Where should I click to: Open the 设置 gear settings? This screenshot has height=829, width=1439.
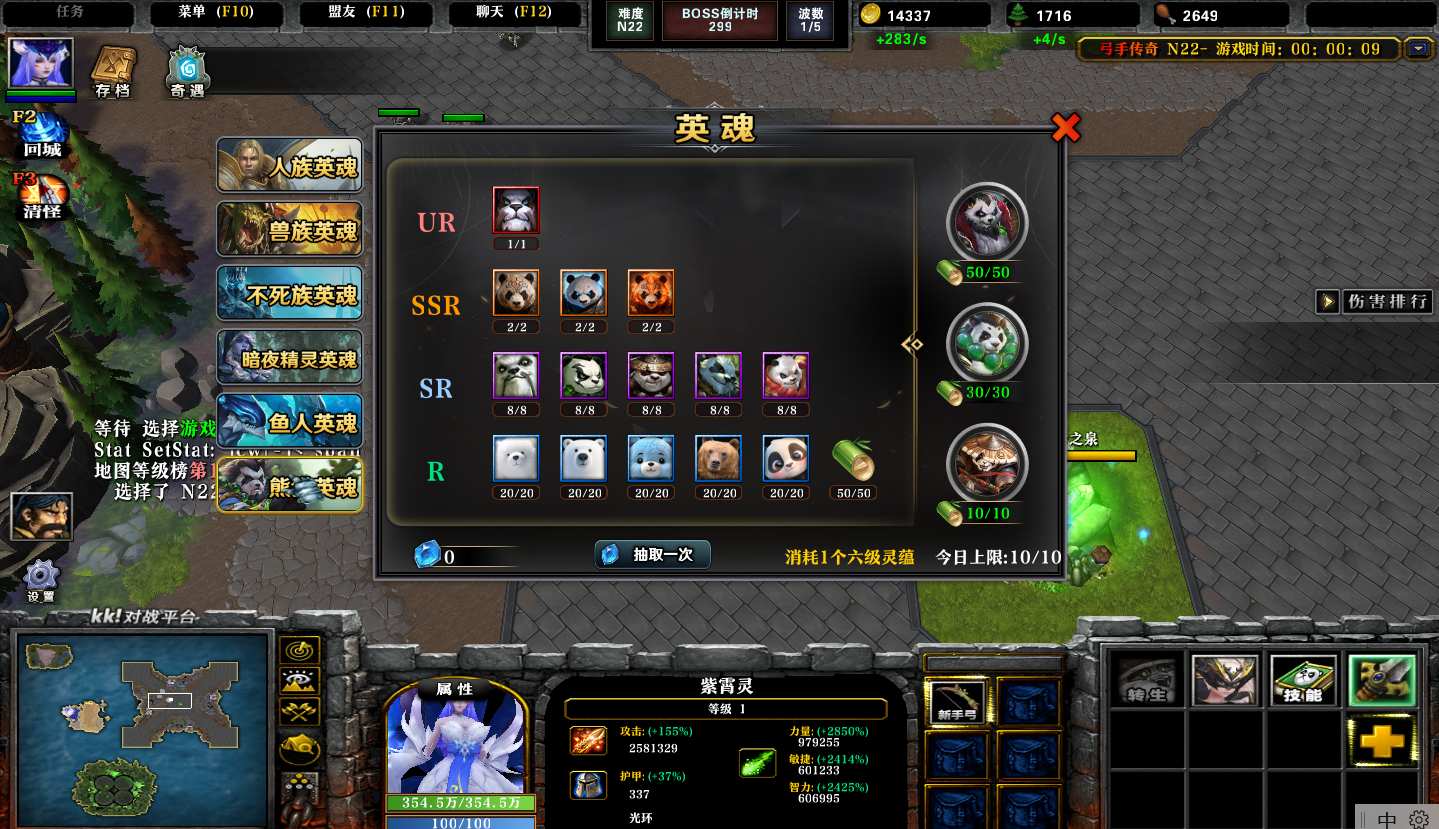click(41, 579)
